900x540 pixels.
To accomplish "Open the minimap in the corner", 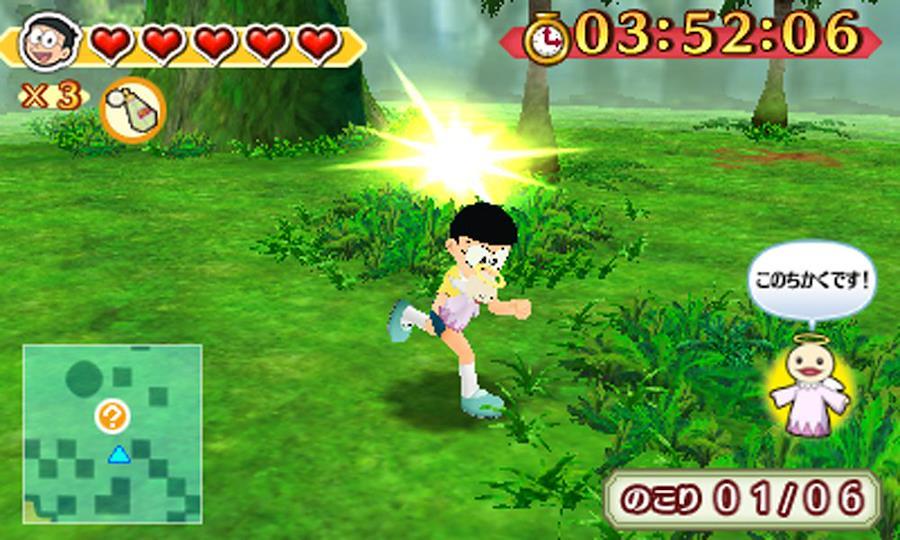I will [x=112, y=433].
